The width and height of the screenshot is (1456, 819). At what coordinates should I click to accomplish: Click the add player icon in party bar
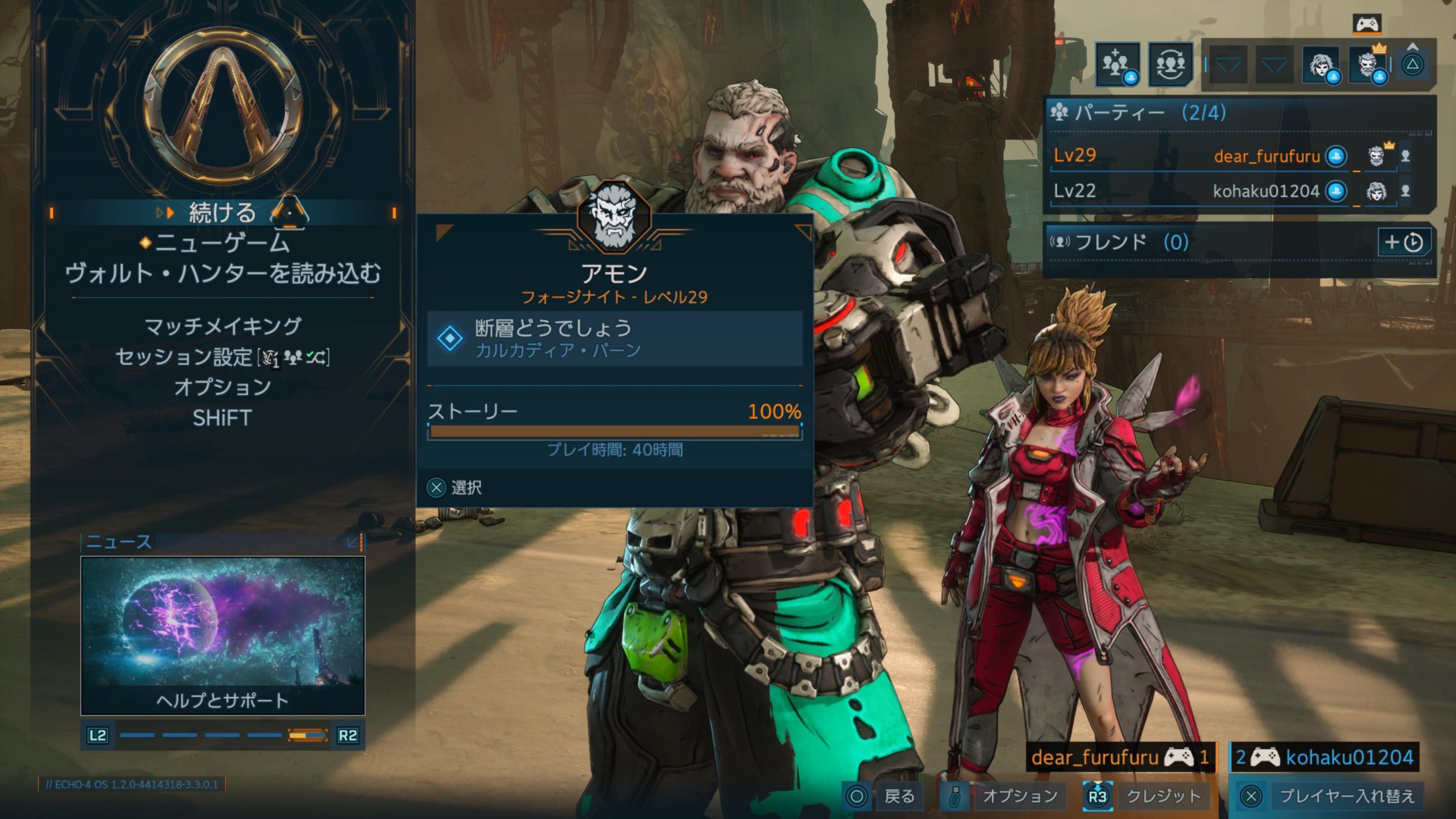coord(1117,64)
